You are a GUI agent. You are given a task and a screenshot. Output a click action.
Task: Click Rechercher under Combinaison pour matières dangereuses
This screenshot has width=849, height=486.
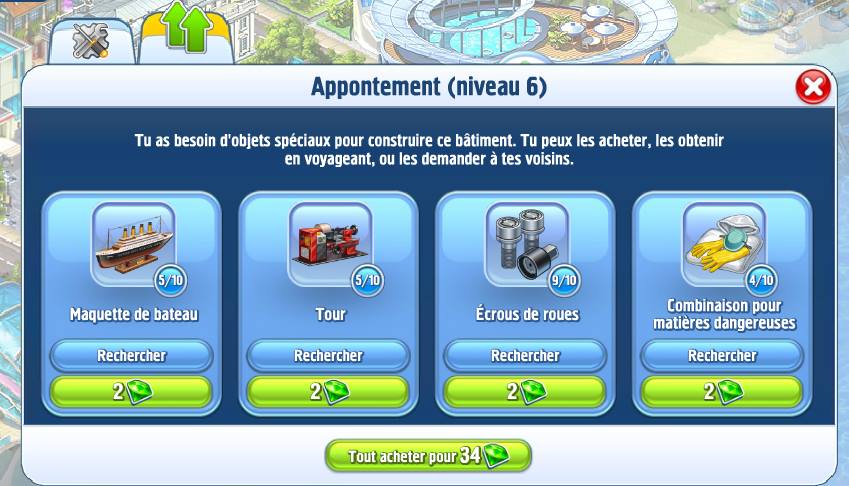click(722, 355)
